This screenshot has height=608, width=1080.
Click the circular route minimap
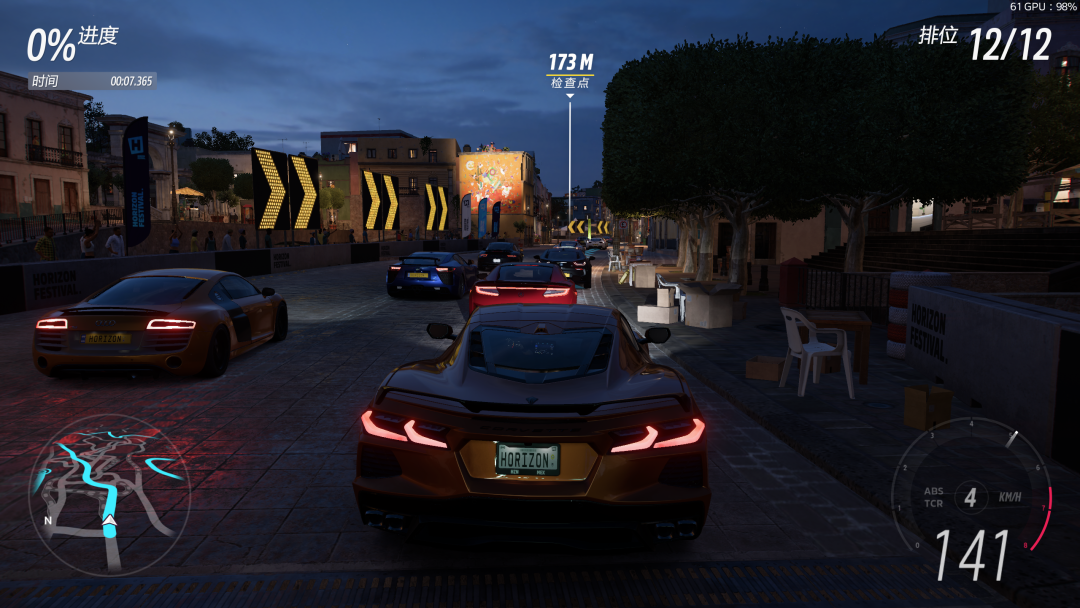pos(108,494)
